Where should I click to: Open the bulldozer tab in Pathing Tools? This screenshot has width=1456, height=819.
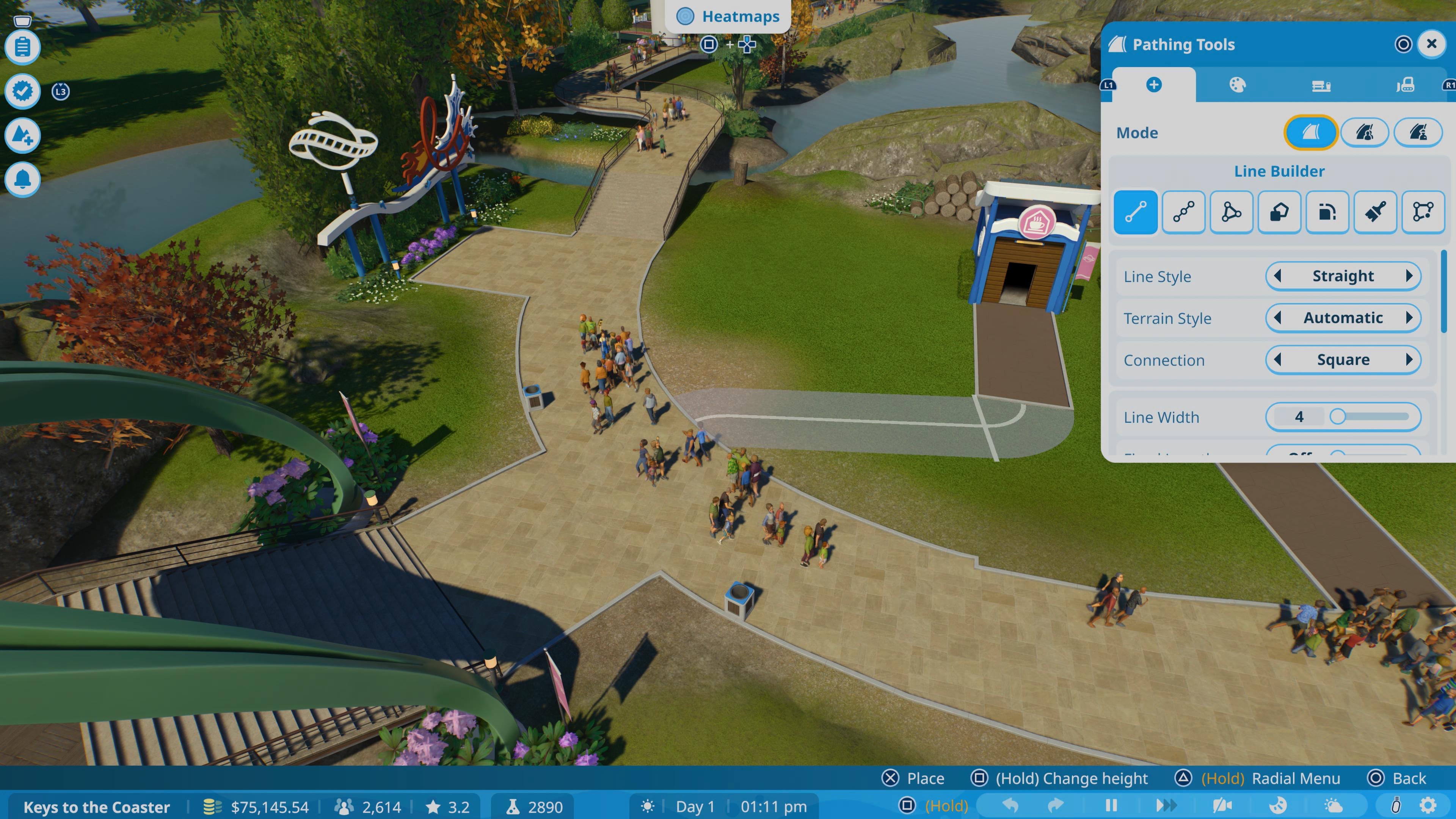pyautogui.click(x=1404, y=85)
